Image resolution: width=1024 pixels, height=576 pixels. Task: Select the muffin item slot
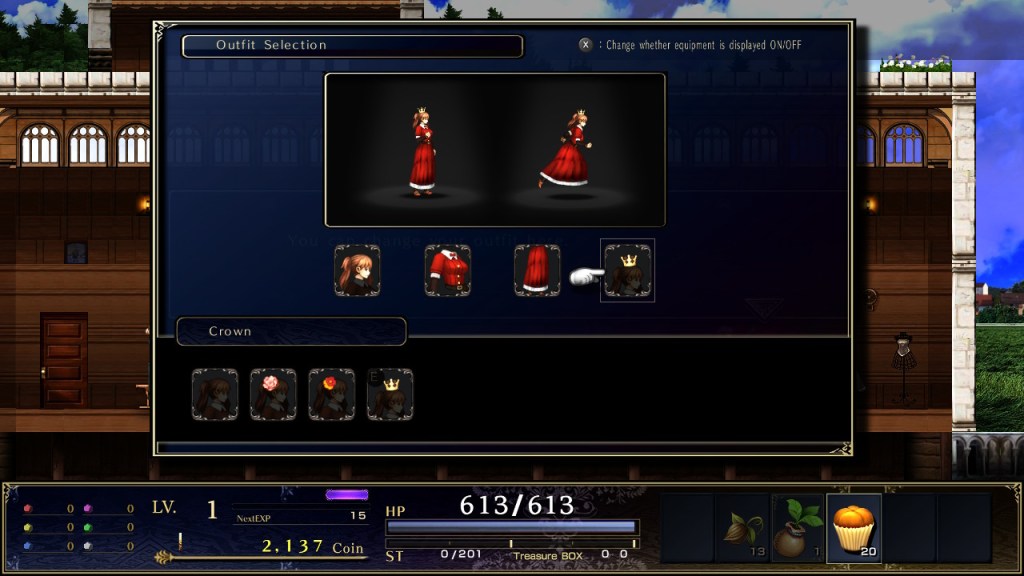pyautogui.click(x=854, y=527)
